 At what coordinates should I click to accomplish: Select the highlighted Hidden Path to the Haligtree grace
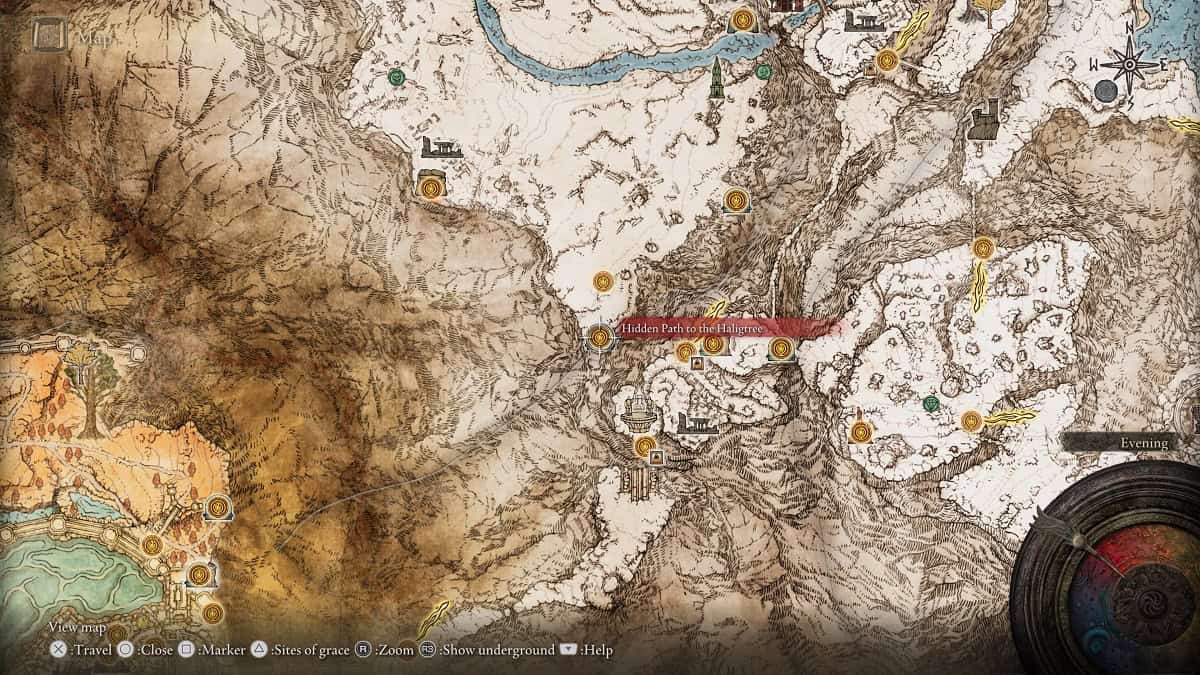[600, 338]
